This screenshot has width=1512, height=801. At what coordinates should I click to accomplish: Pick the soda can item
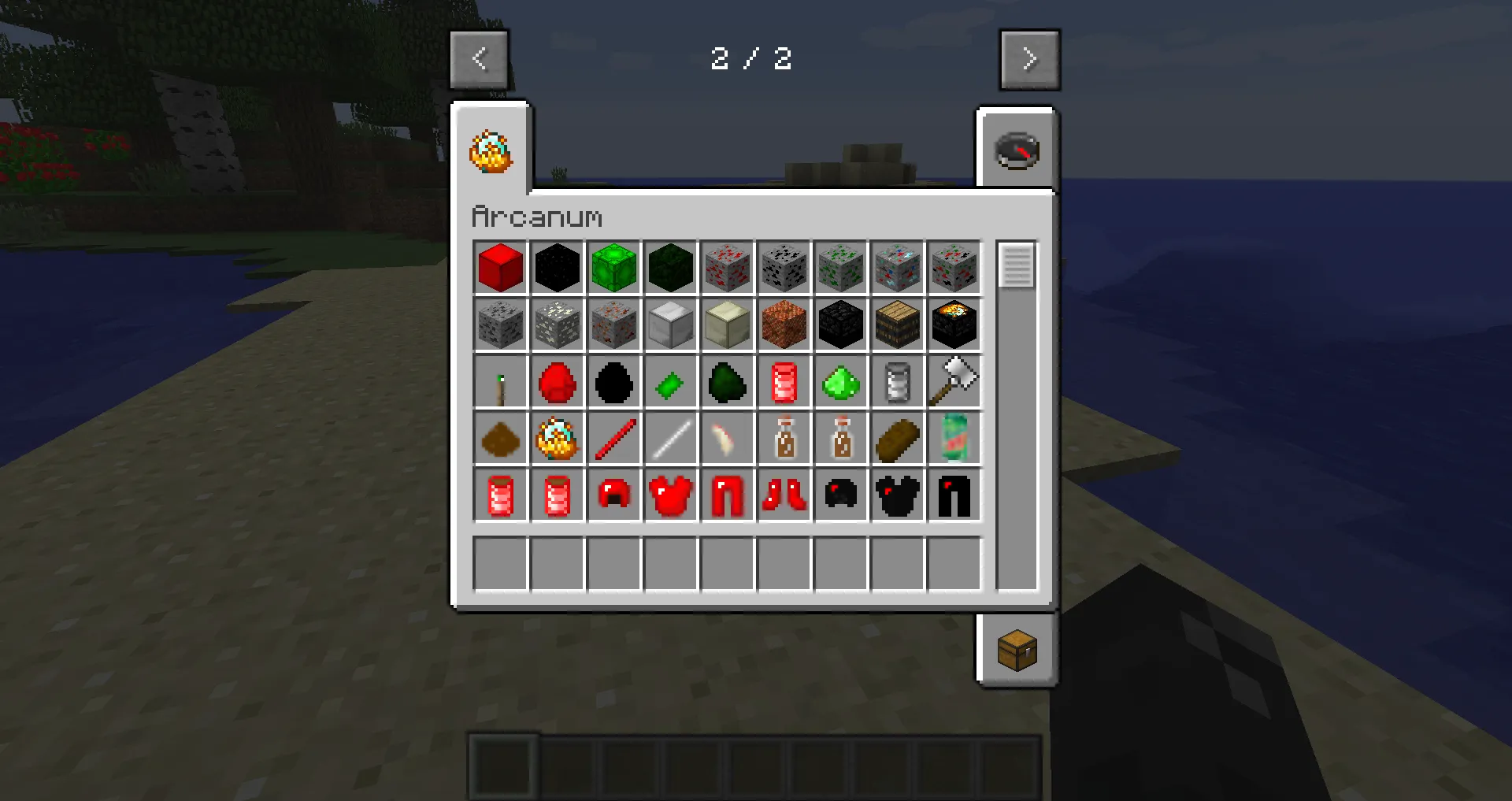coord(954,438)
